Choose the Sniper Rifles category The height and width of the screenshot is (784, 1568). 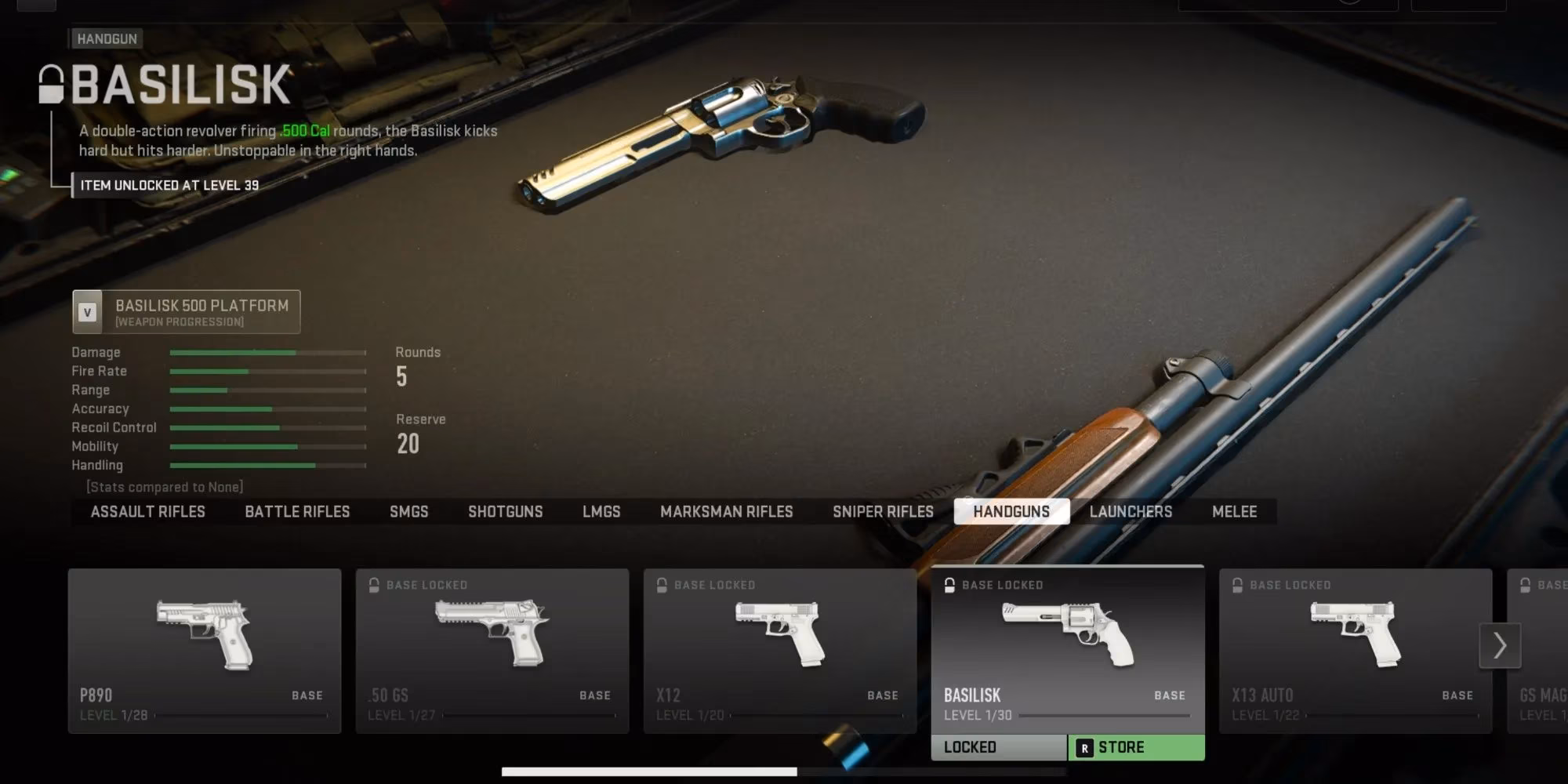point(883,512)
